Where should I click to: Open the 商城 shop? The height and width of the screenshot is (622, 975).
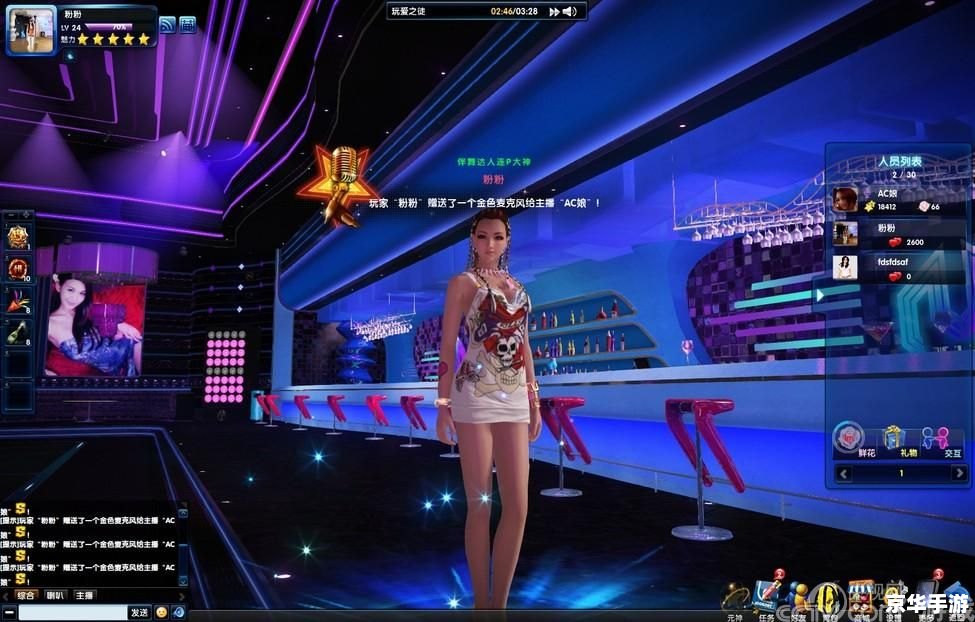click(860, 597)
